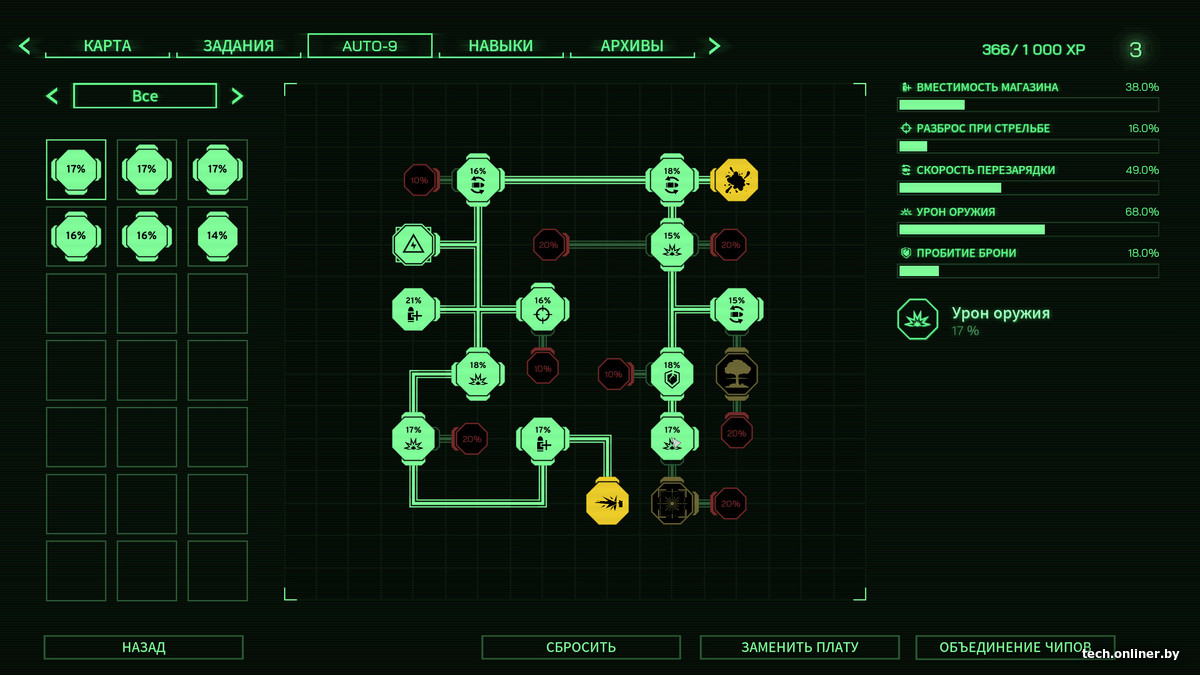
Task: Open the АРХИВЫ tab
Action: (632, 46)
